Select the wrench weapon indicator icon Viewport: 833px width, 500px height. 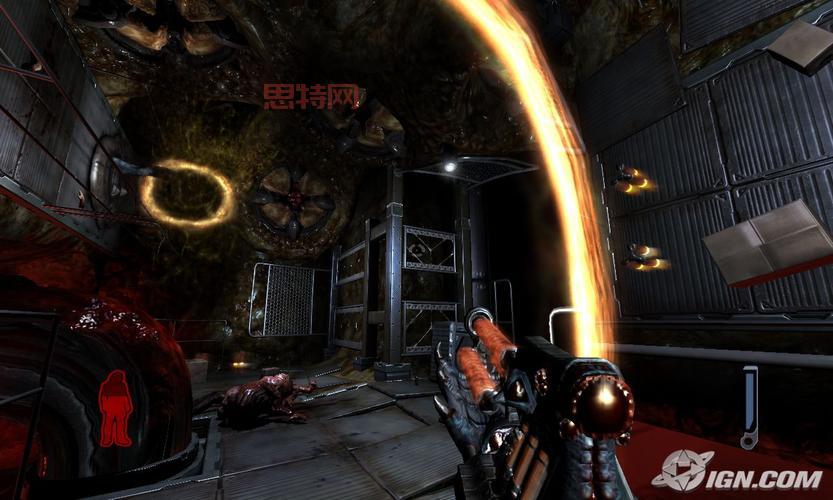pyautogui.click(x=749, y=407)
